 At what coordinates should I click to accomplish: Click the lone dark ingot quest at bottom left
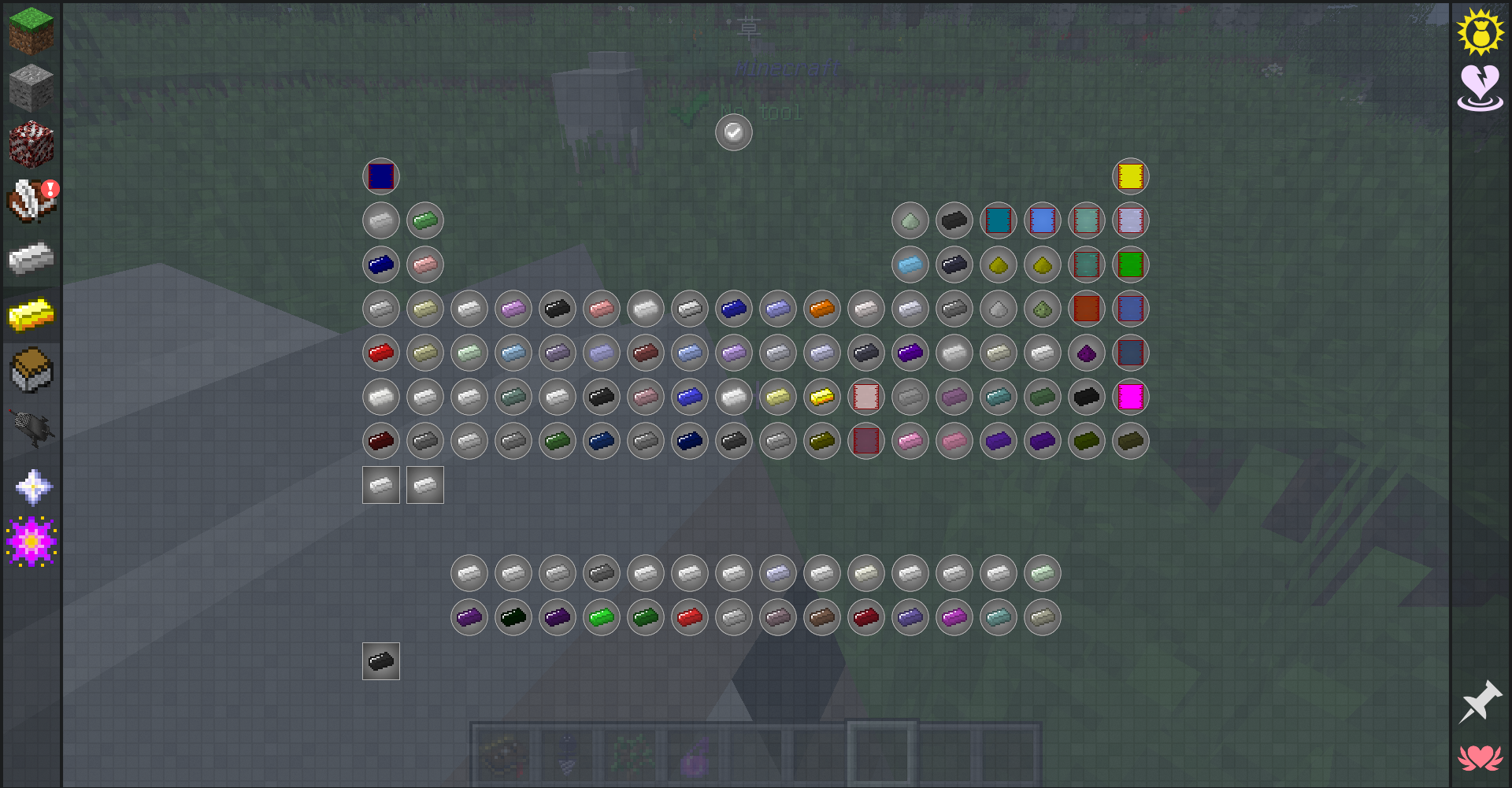(x=380, y=661)
